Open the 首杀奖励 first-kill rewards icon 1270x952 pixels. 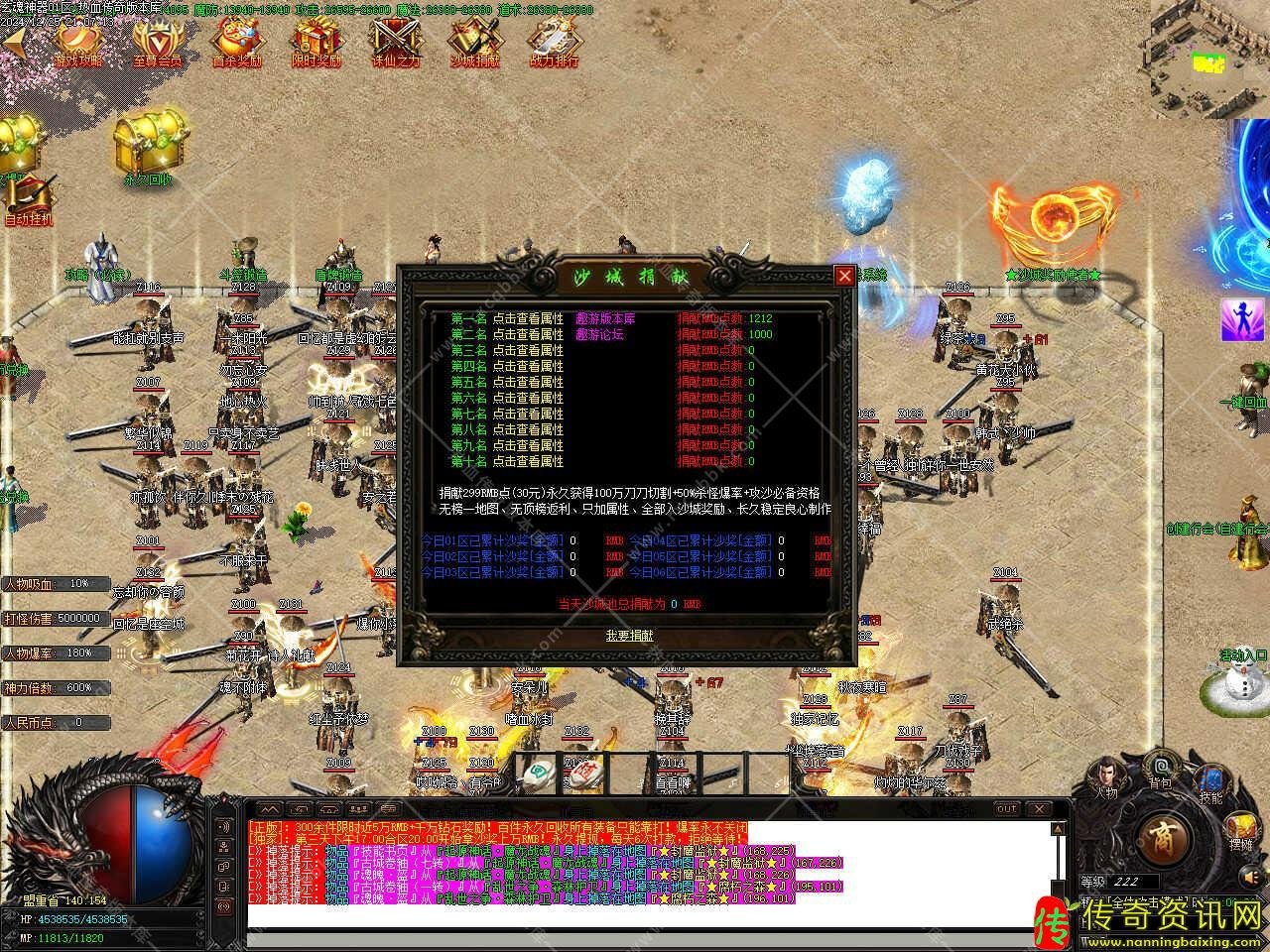[x=237, y=42]
